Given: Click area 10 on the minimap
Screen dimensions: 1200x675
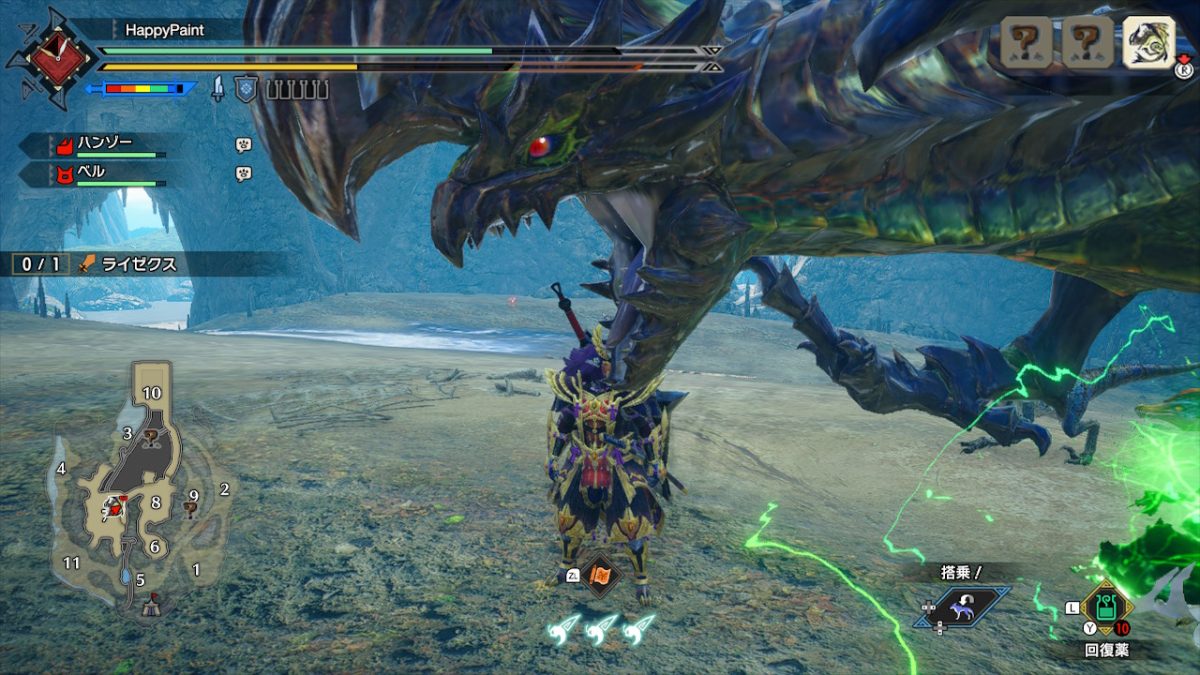Looking at the screenshot, I should click(x=151, y=393).
